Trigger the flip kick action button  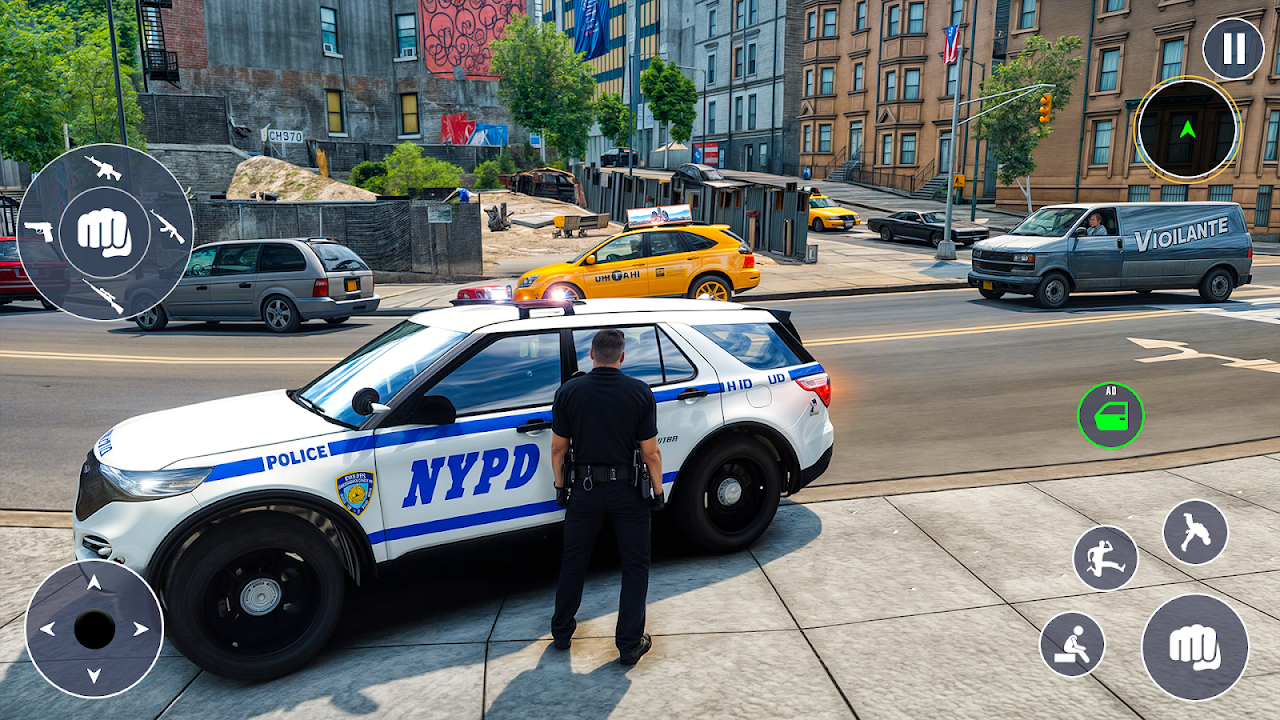click(1105, 558)
